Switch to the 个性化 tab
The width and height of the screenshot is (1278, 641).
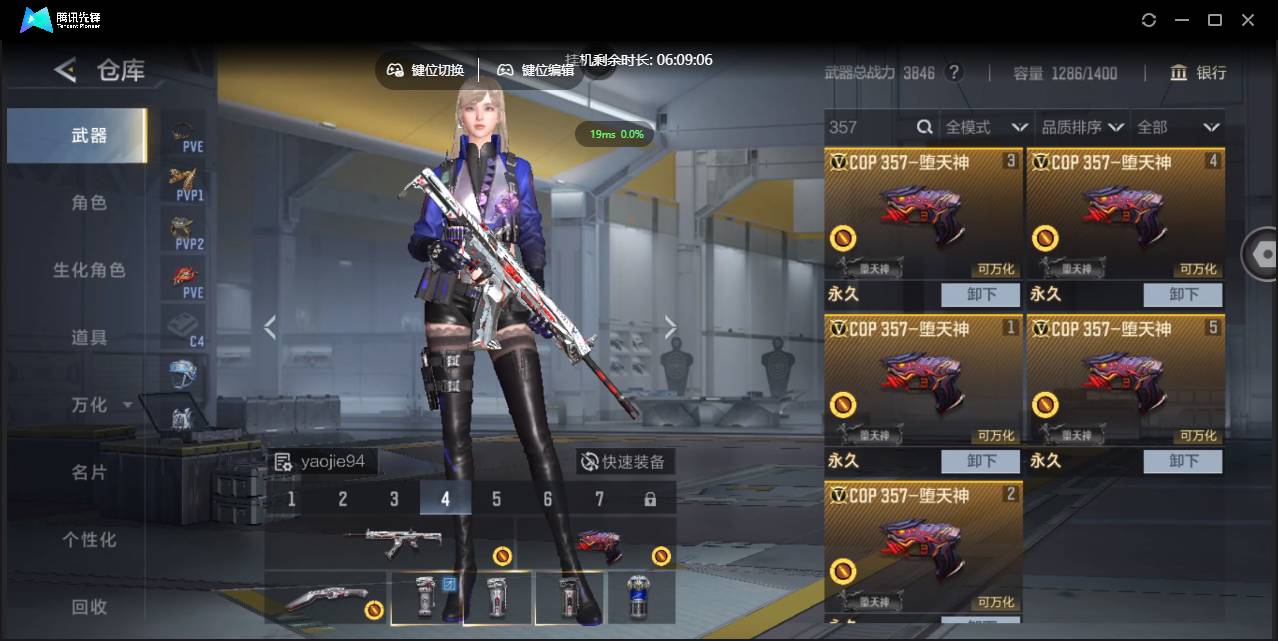click(x=88, y=539)
